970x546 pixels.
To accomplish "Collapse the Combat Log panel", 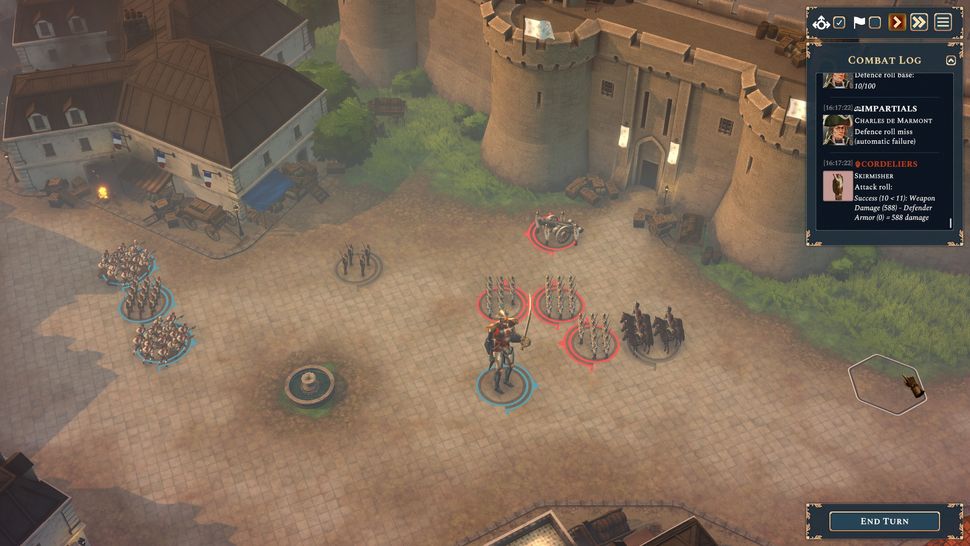I will [x=950, y=60].
